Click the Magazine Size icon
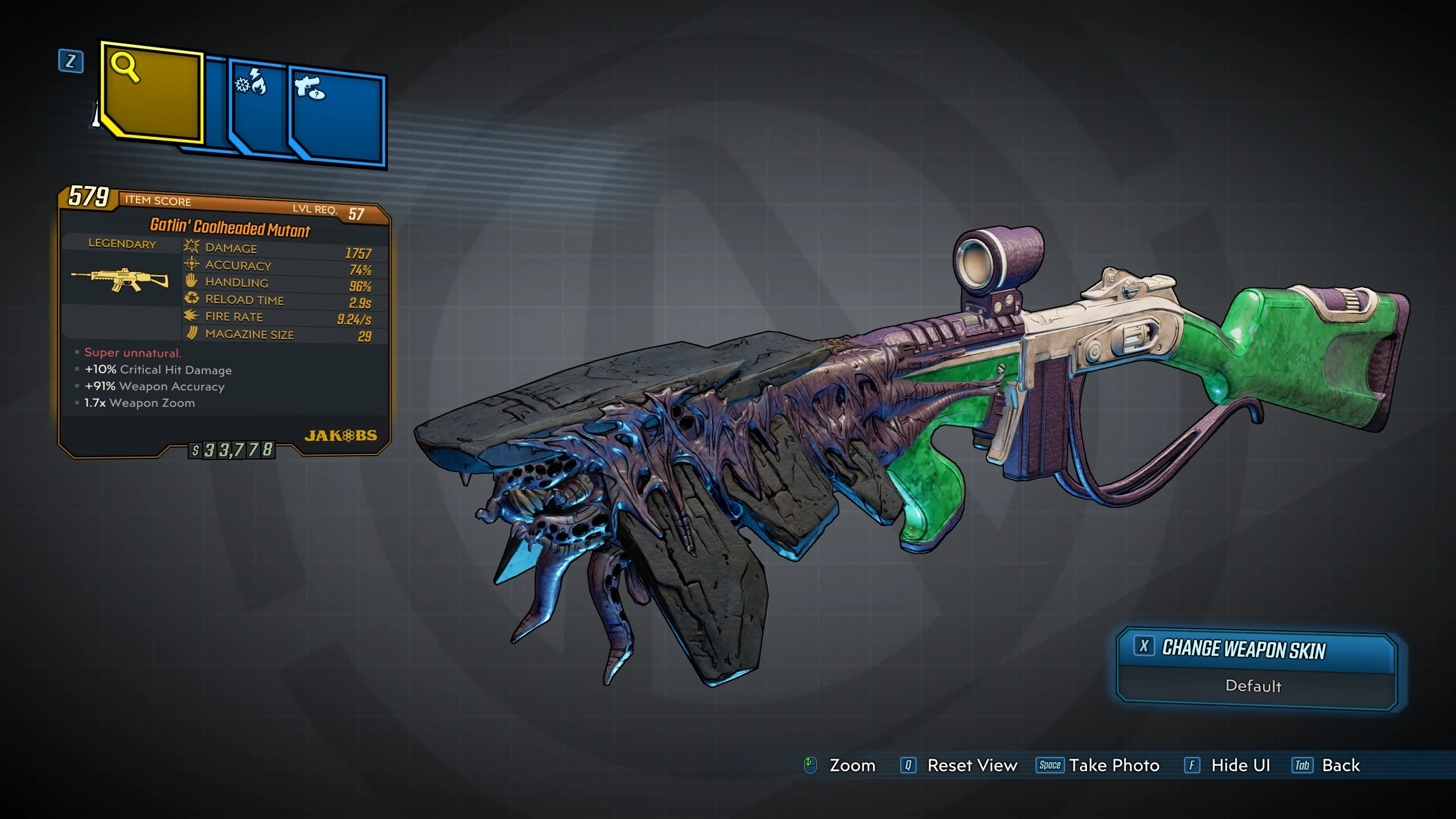 click(x=192, y=333)
